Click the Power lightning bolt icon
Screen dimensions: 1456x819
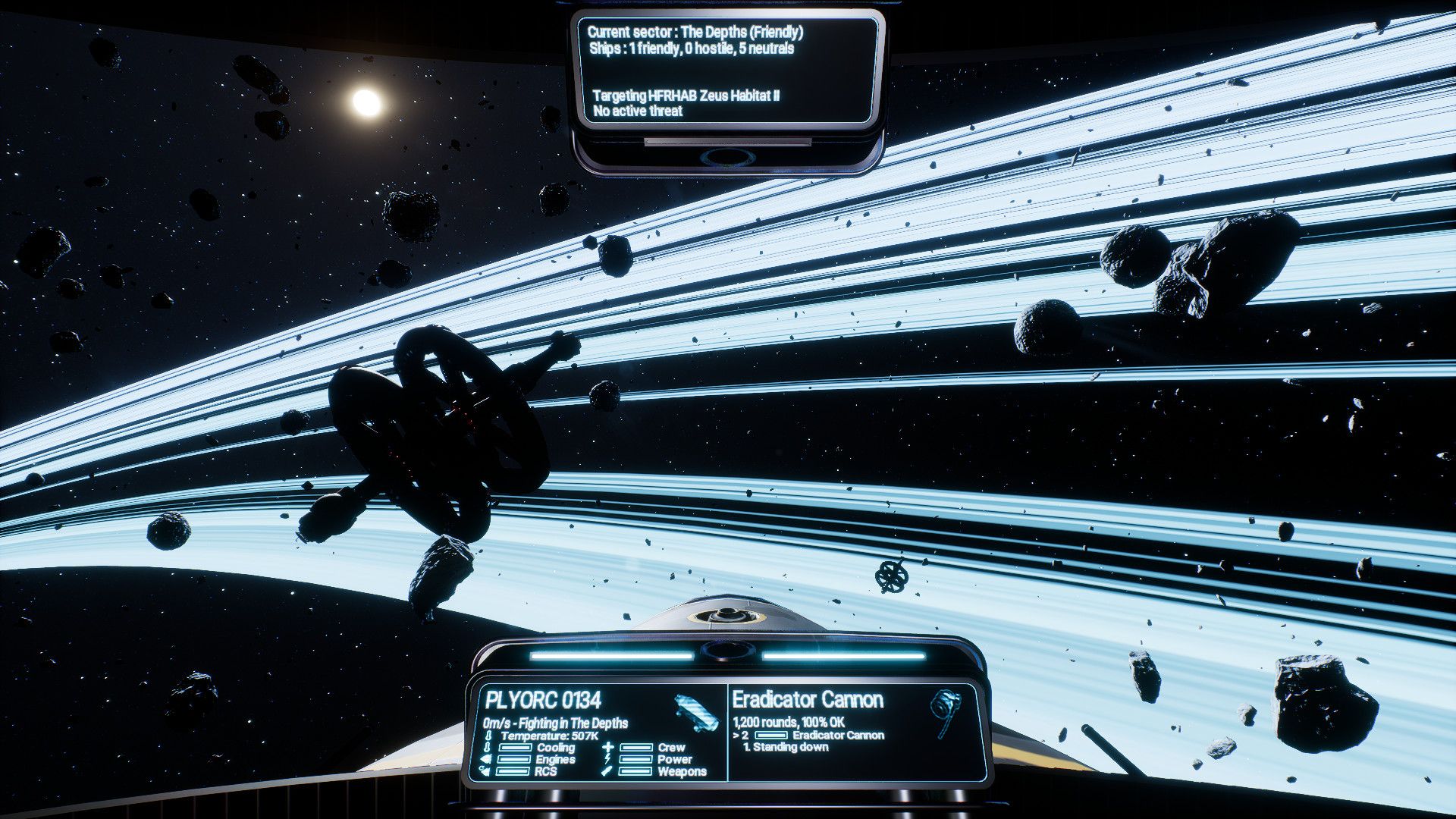point(608,760)
